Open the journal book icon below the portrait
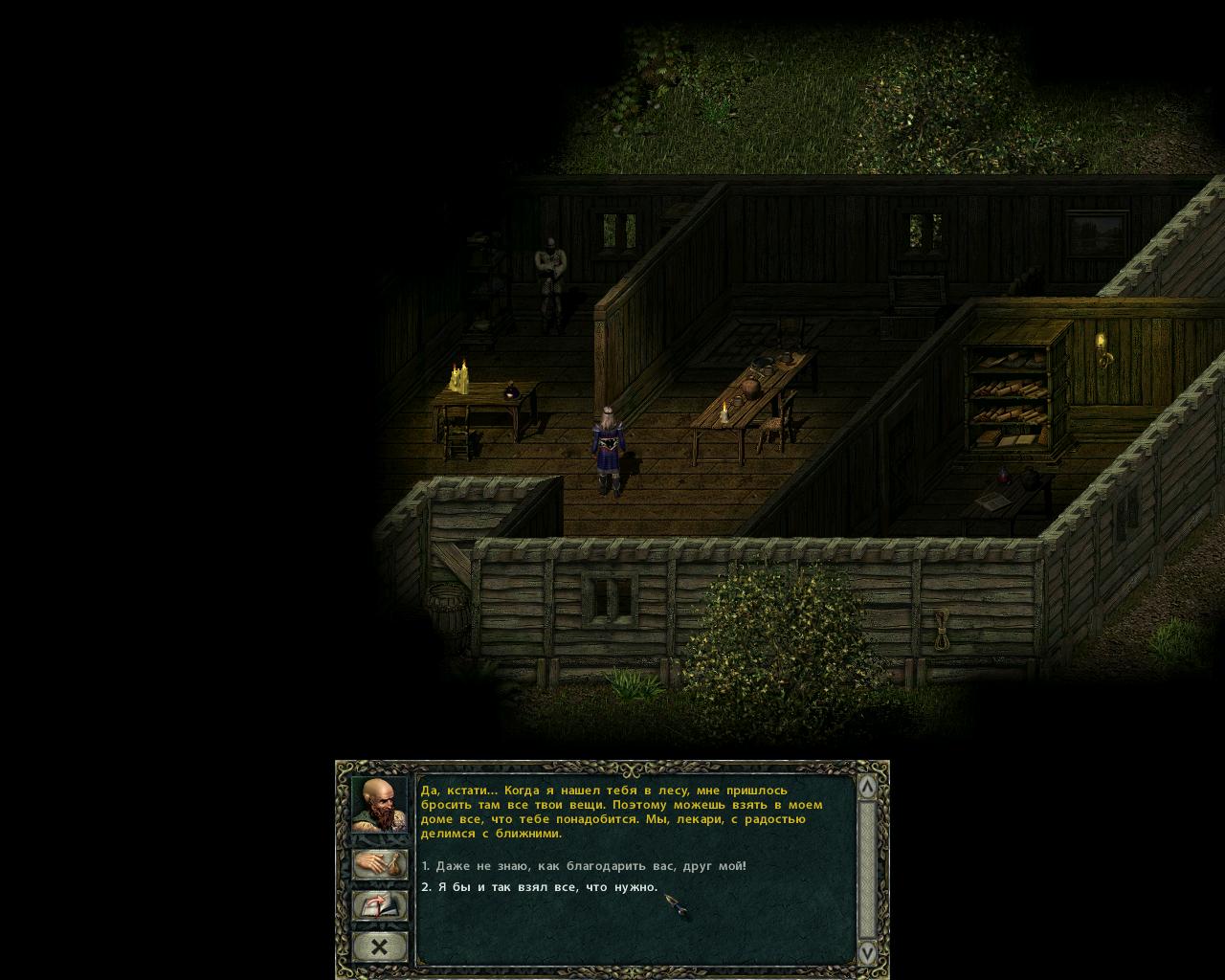This screenshot has width=1225, height=980. tap(380, 904)
